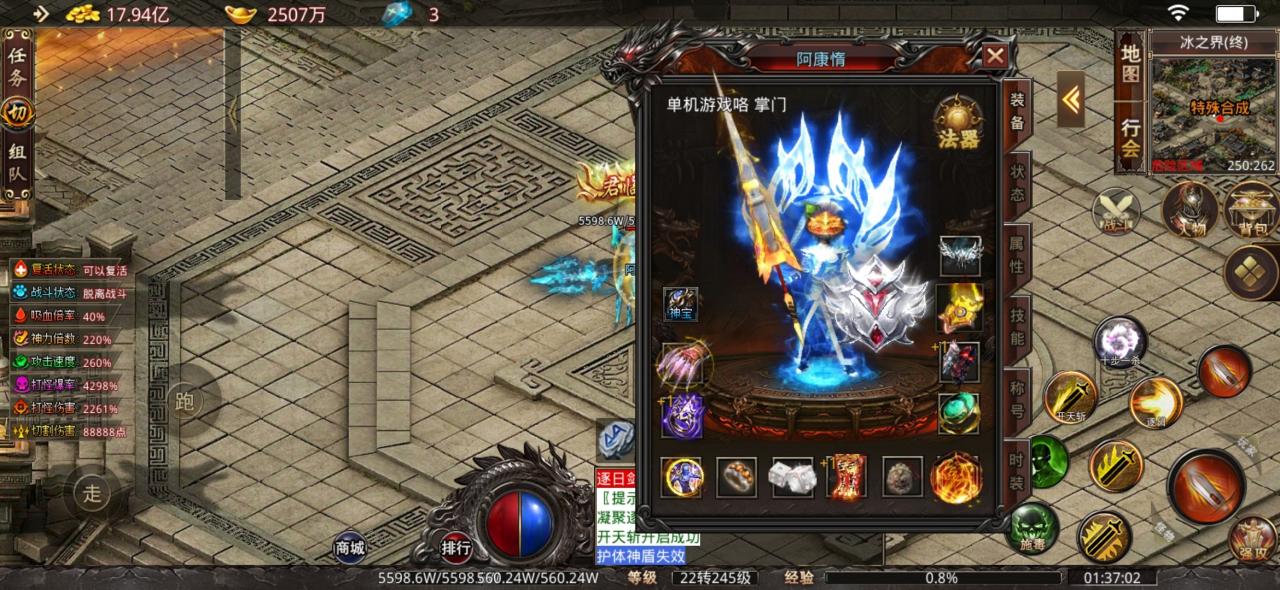Use the 施毒 poison skill
Screen dimensions: 1280x590
pos(1033,527)
